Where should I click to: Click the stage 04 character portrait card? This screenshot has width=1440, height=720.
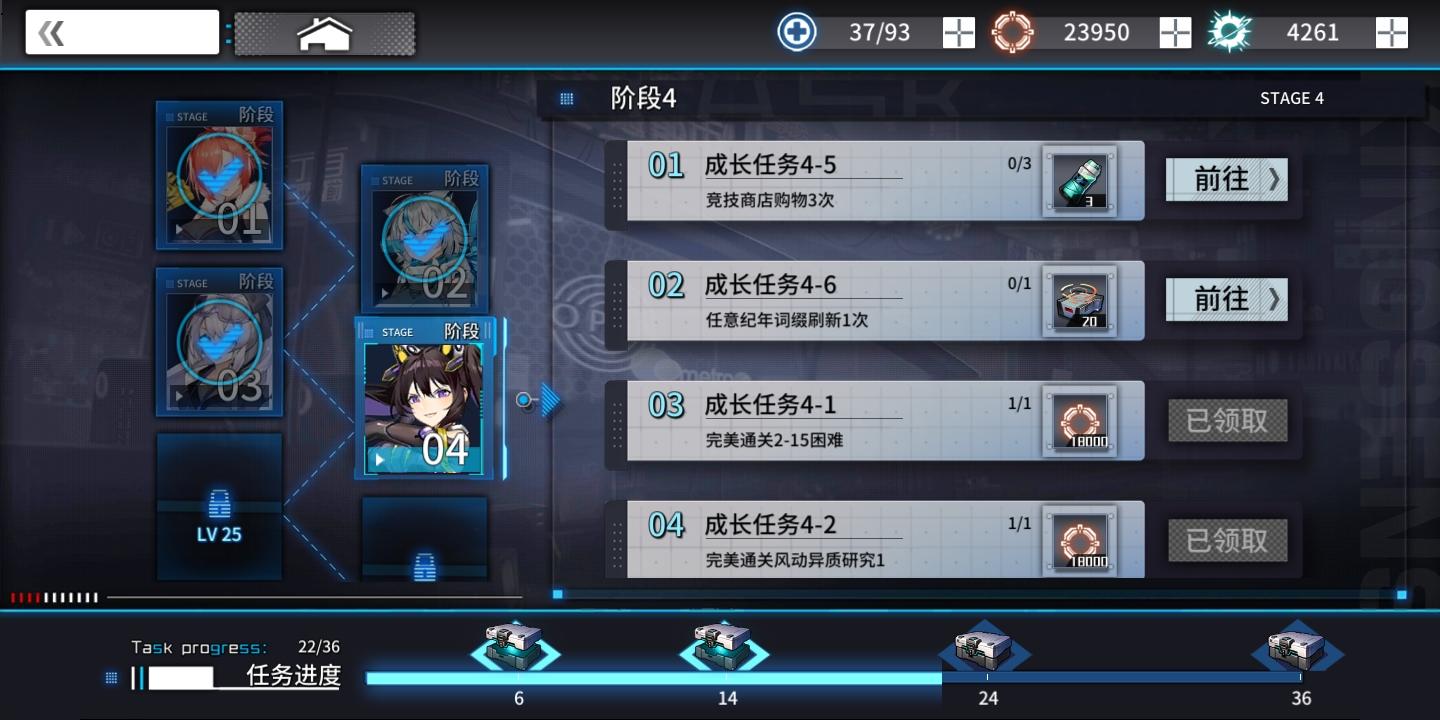[424, 400]
